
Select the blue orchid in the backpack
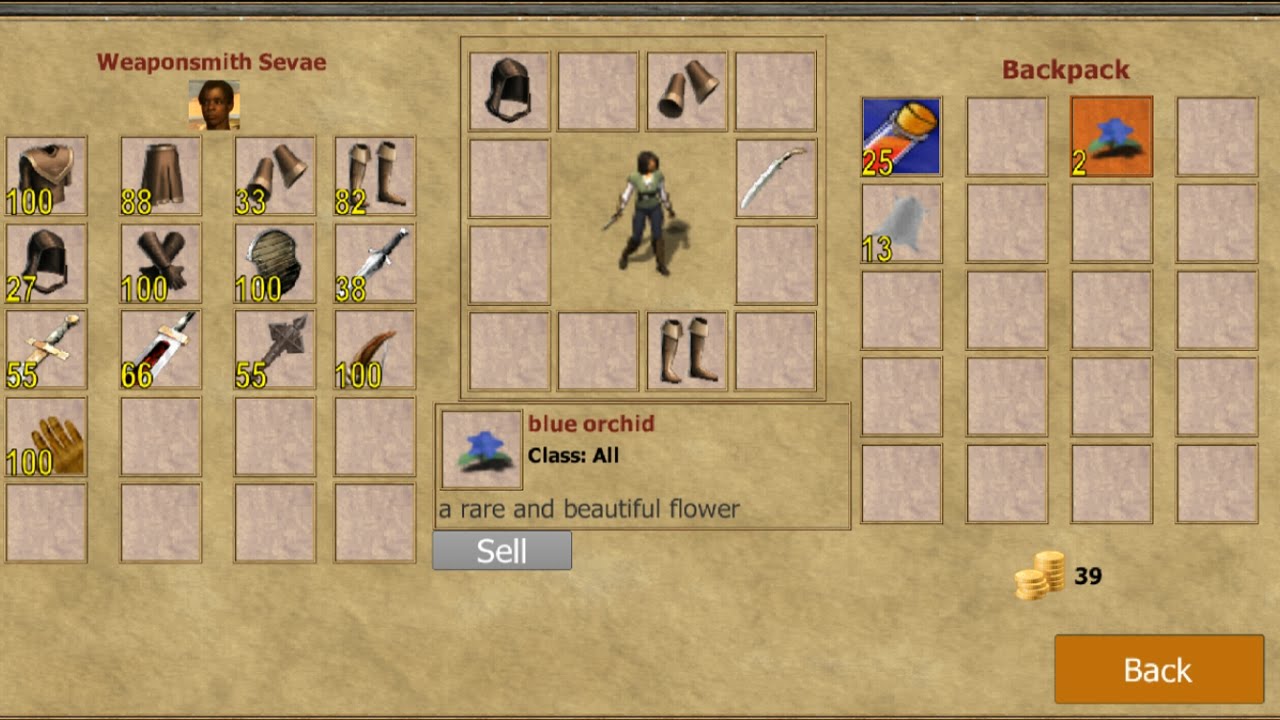pyautogui.click(x=1111, y=137)
